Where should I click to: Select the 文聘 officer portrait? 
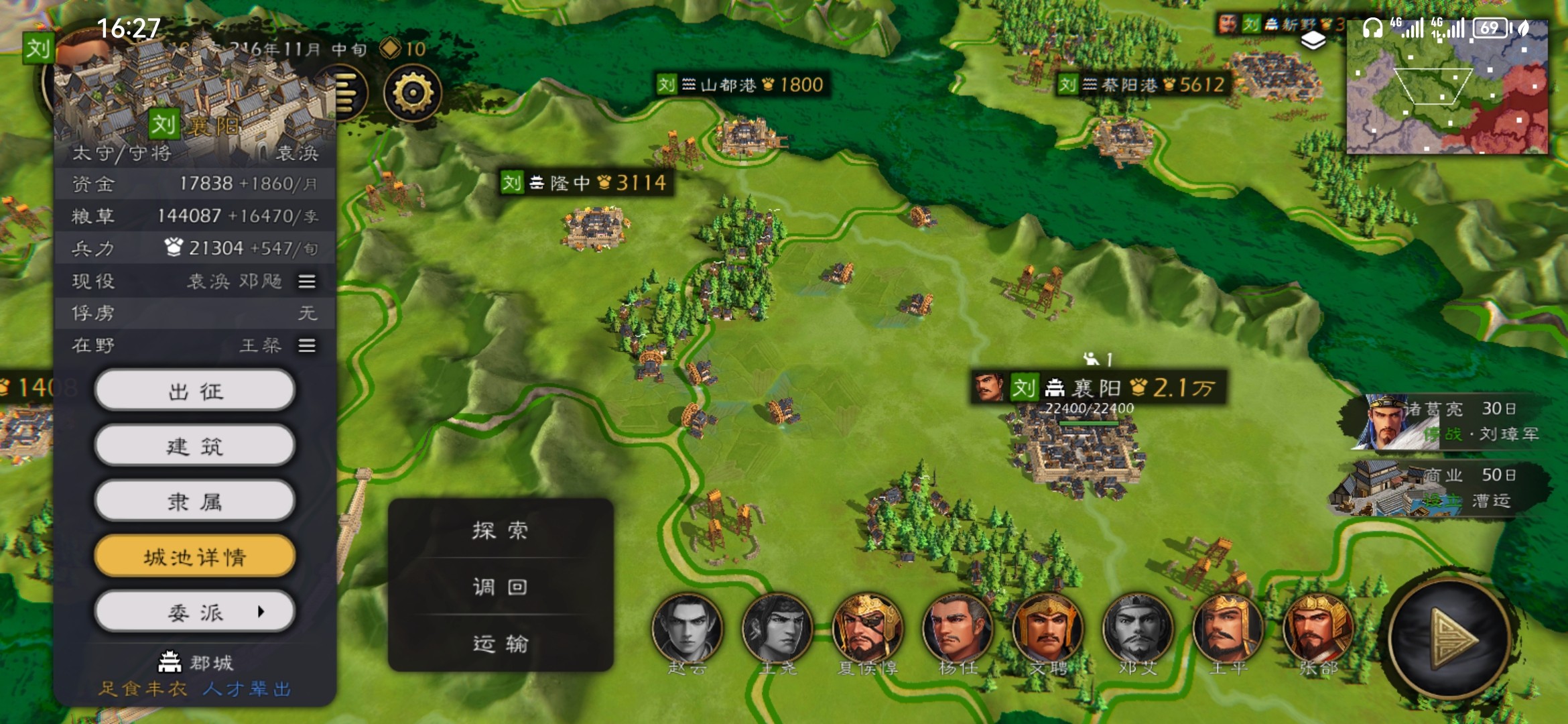click(x=1047, y=630)
